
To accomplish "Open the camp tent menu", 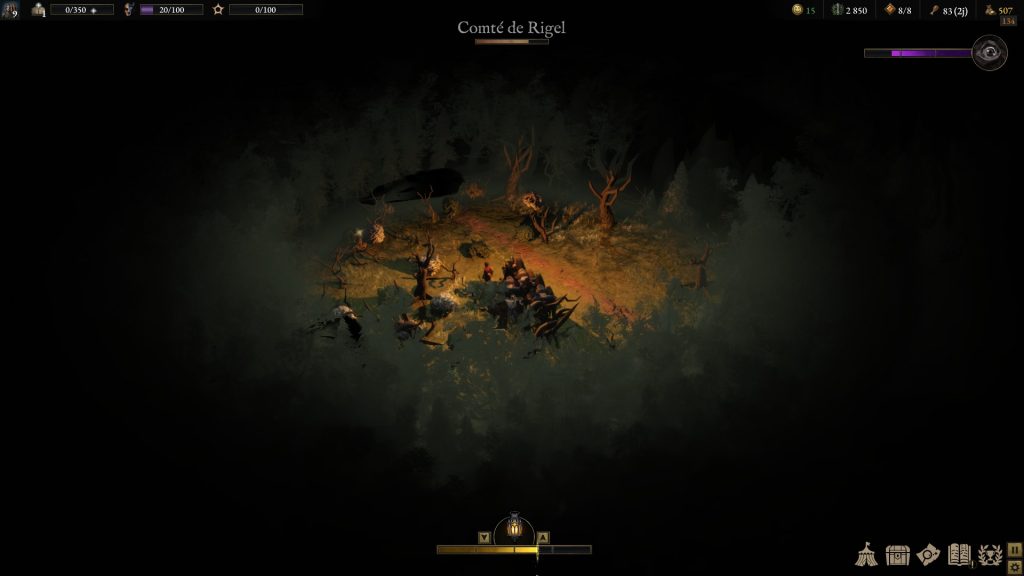I will pos(866,555).
